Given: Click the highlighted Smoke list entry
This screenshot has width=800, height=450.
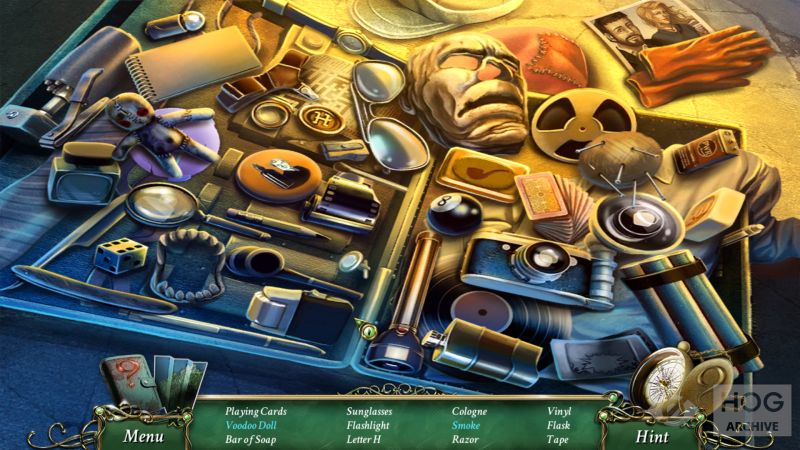Looking at the screenshot, I should tap(465, 425).
